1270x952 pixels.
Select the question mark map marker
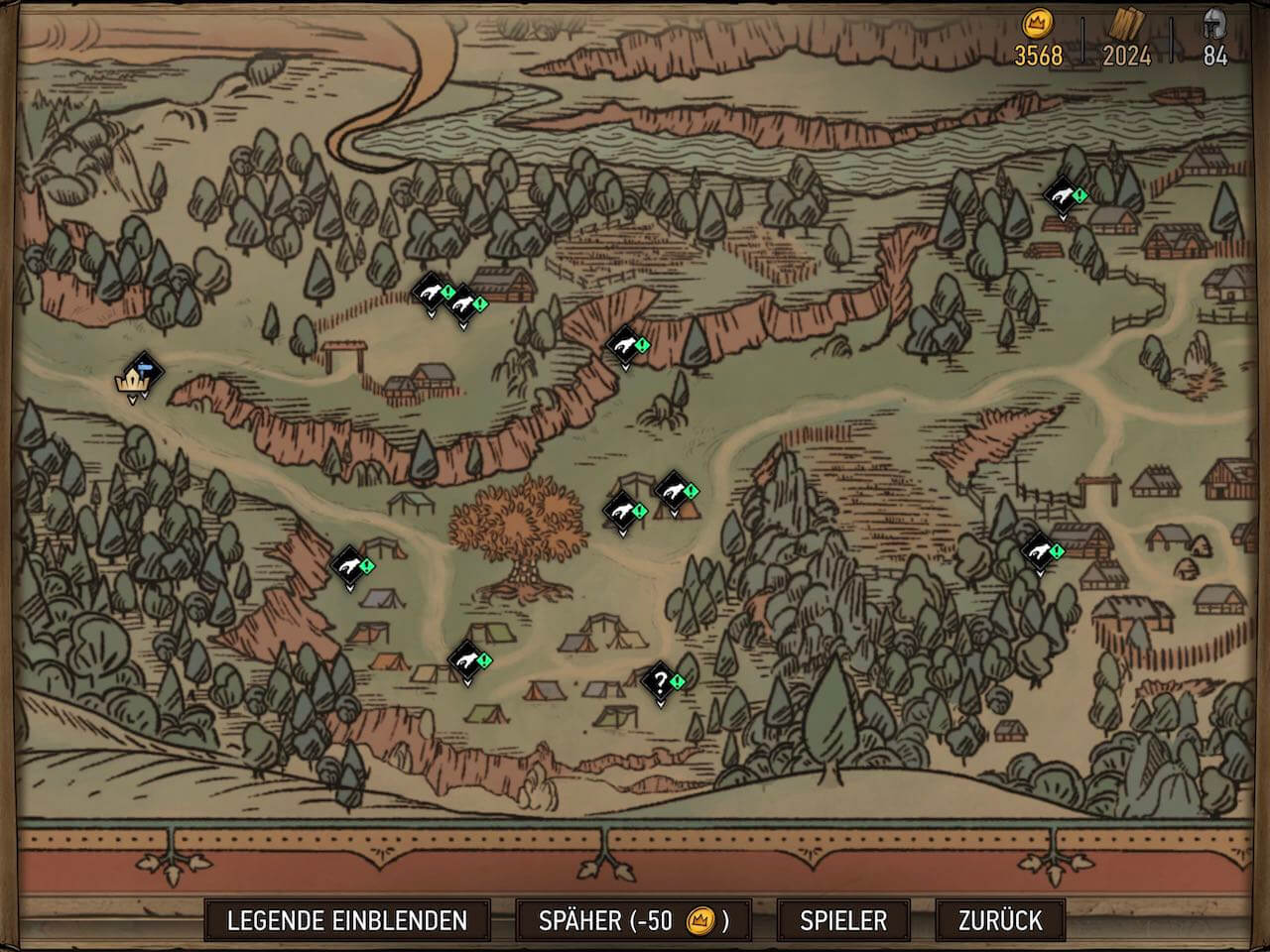[660, 681]
